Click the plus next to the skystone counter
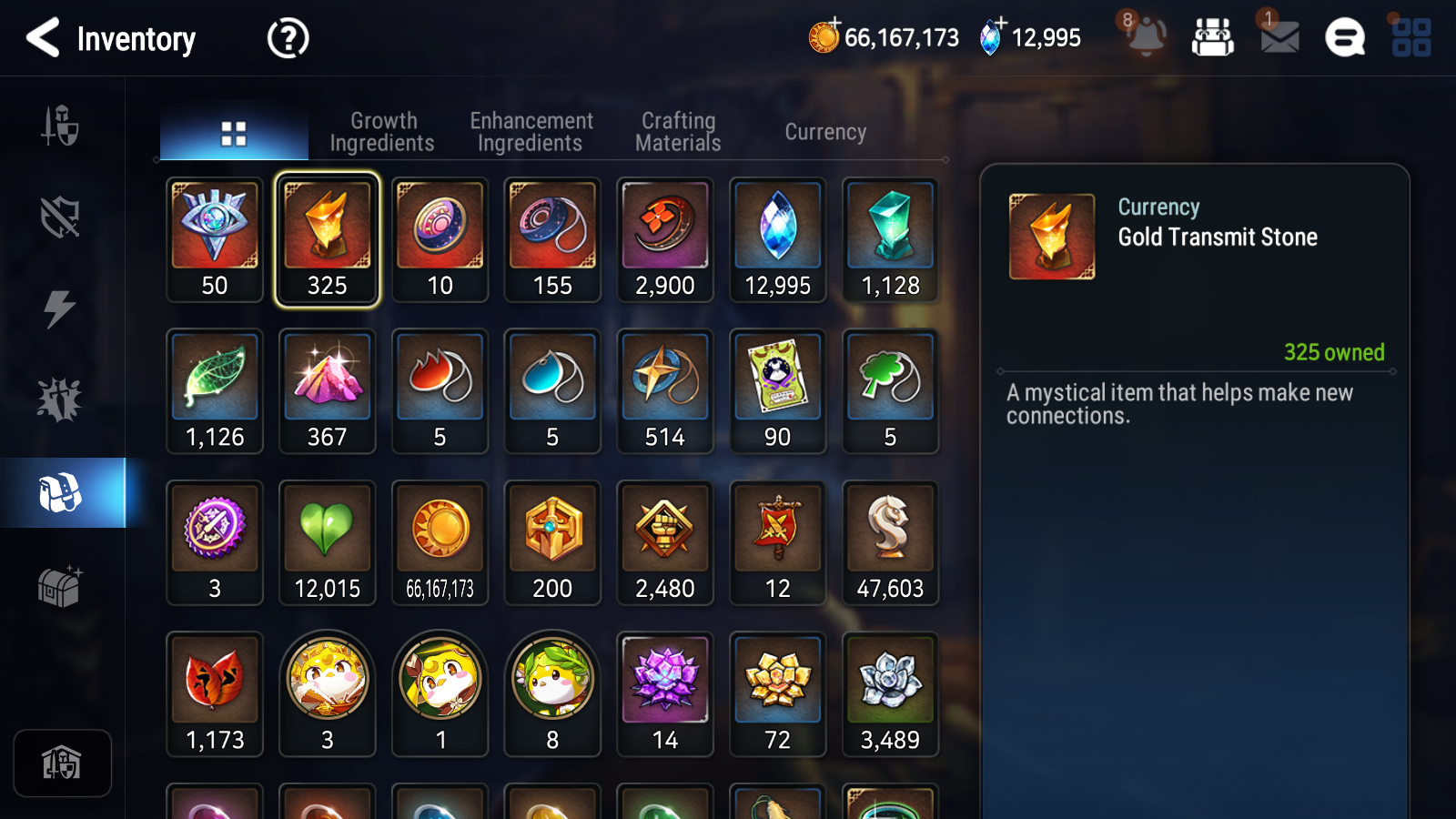 point(1002,22)
